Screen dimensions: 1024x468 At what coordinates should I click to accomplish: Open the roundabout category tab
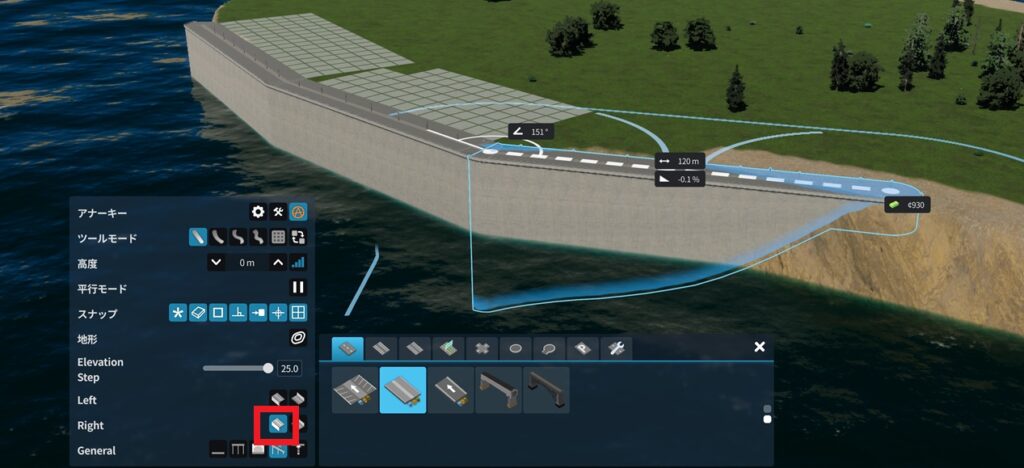pyautogui.click(x=515, y=348)
